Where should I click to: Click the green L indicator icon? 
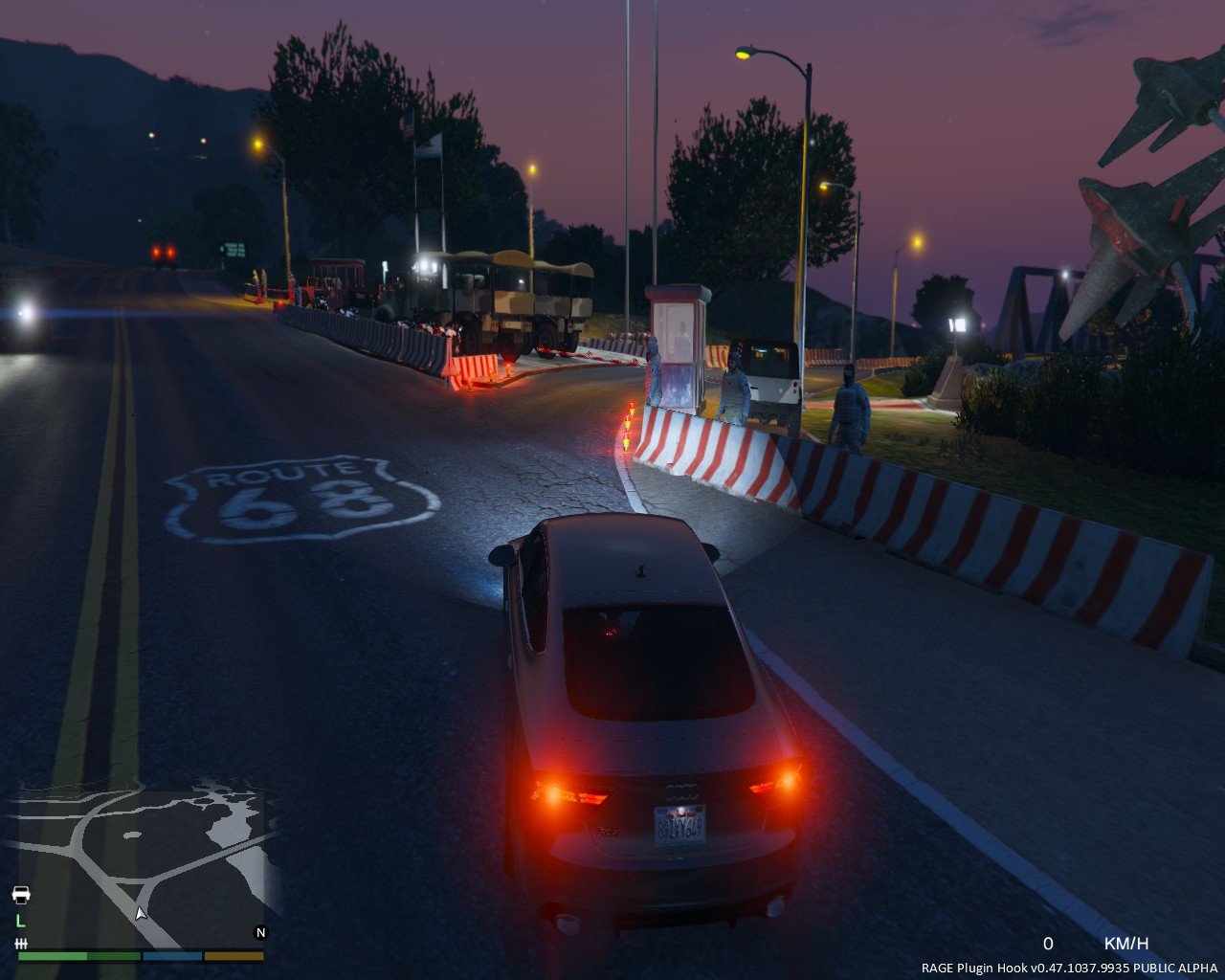click(20, 921)
